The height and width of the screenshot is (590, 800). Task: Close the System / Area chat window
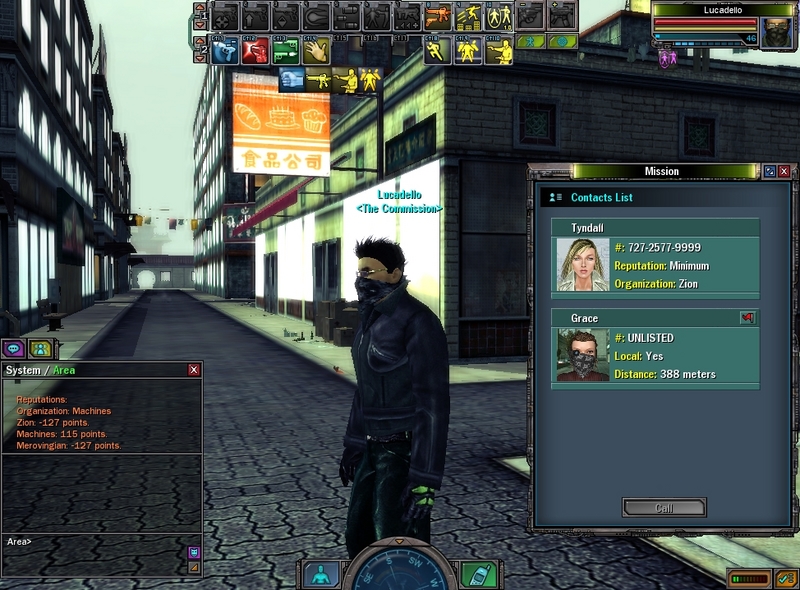pos(194,370)
